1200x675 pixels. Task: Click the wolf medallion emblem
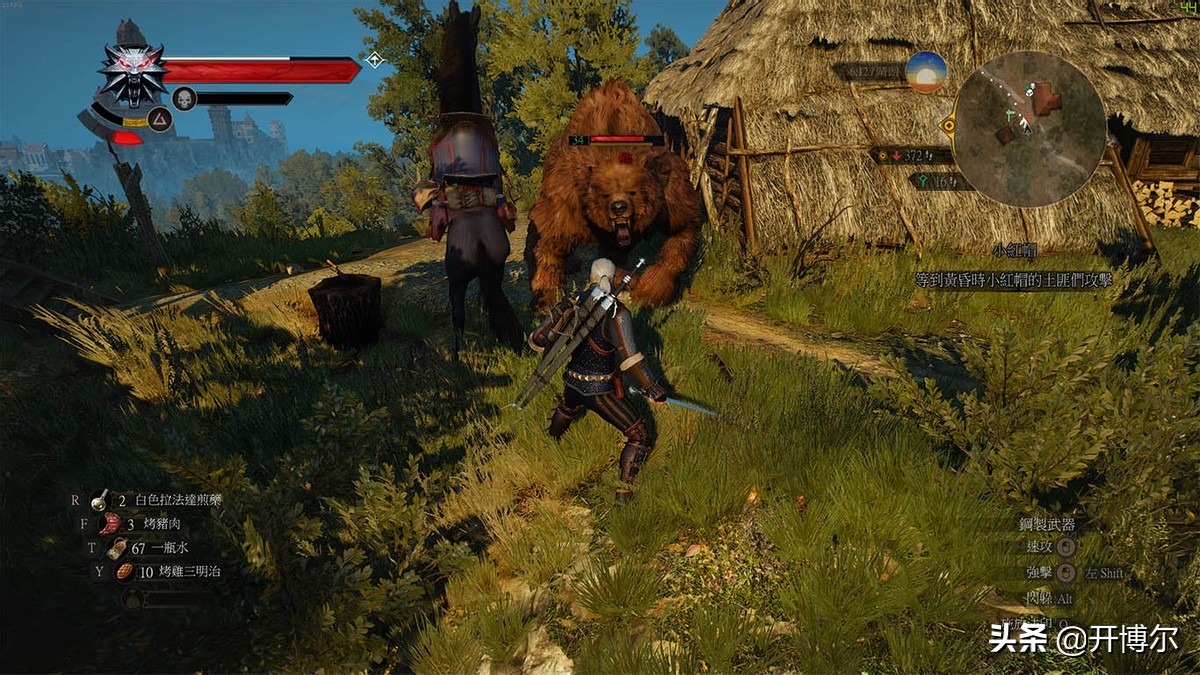pos(132,75)
